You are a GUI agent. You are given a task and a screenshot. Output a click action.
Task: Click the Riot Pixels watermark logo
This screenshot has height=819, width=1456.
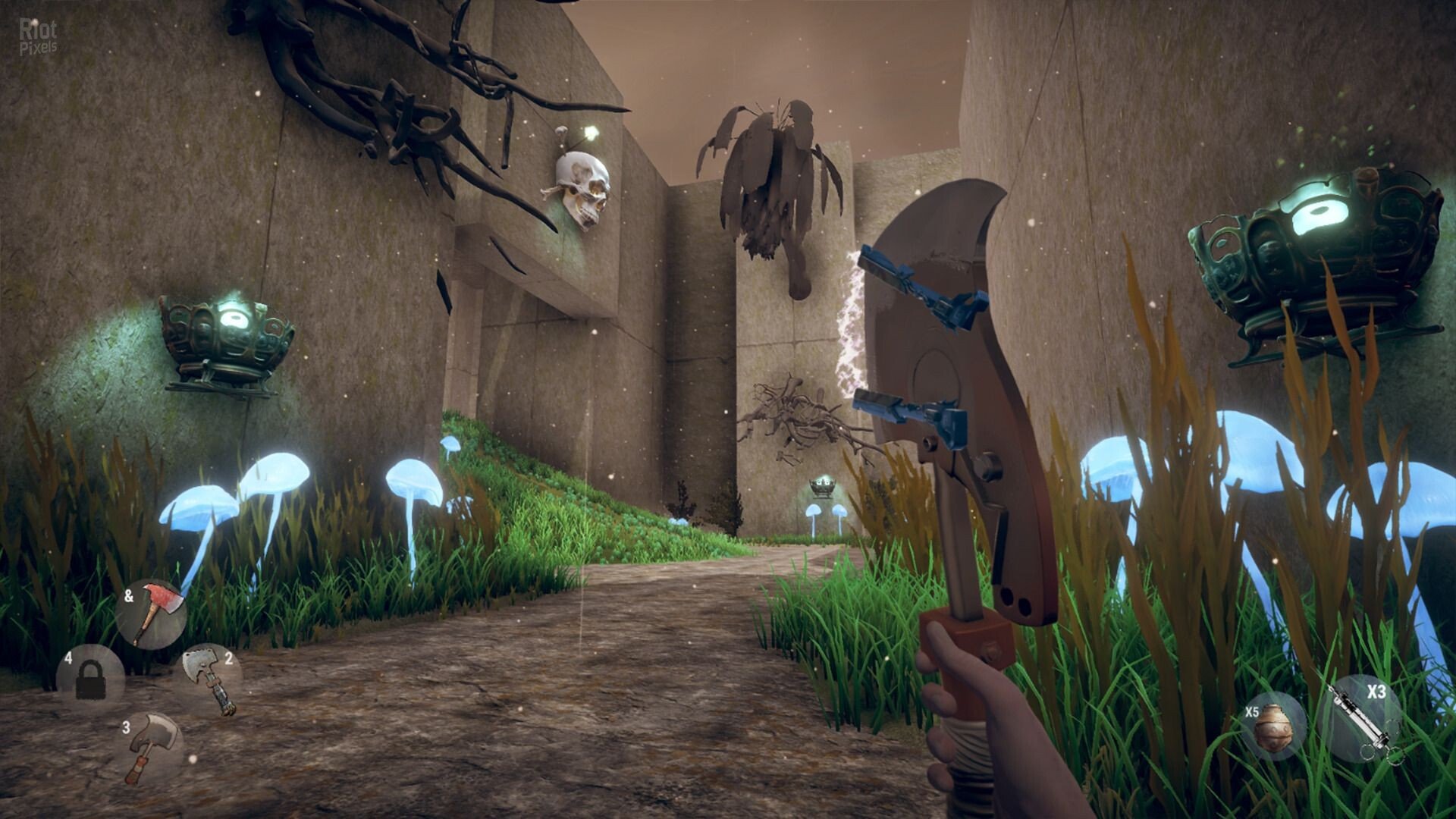(38, 36)
